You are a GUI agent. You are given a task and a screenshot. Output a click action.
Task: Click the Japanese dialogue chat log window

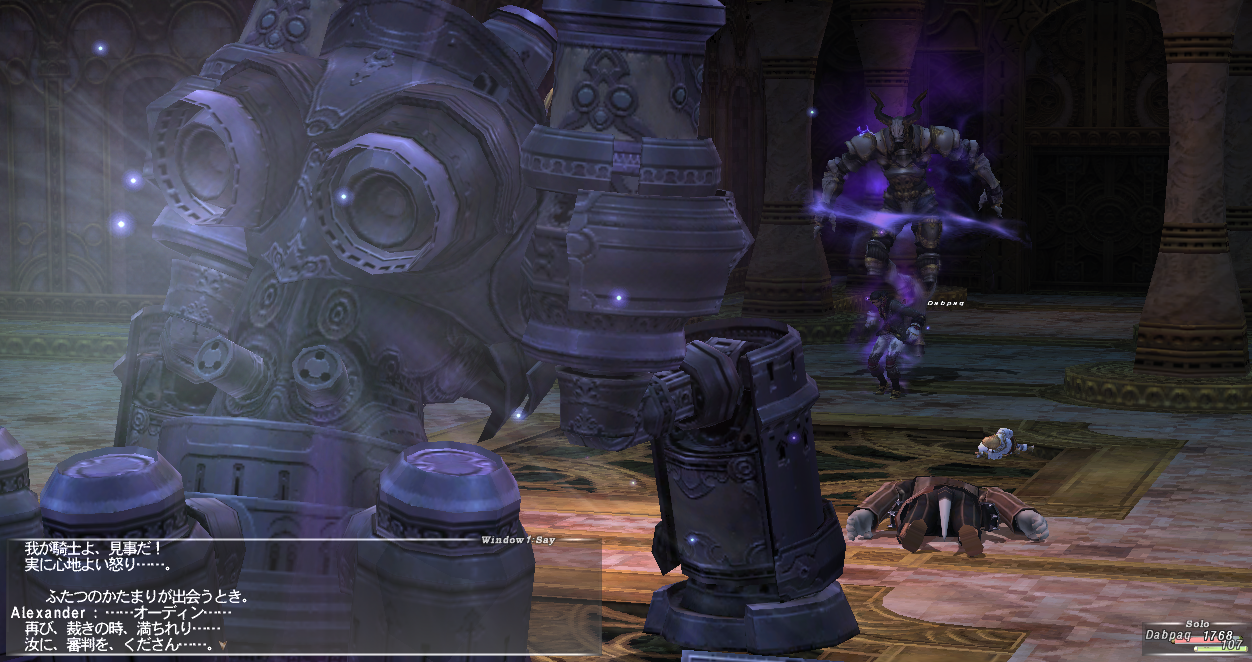coord(300,597)
